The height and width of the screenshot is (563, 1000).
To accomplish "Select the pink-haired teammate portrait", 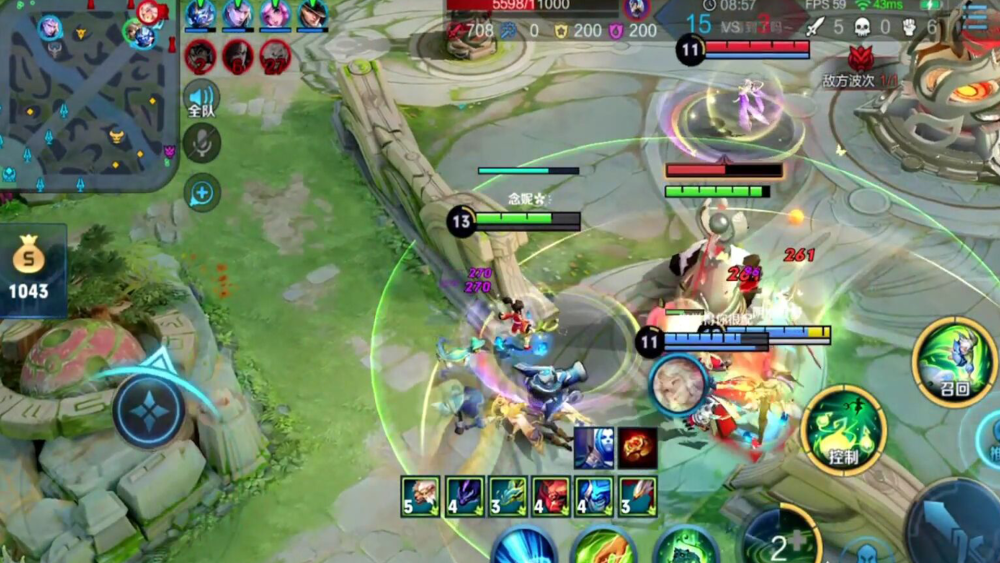I will pyautogui.click(x=275, y=14).
